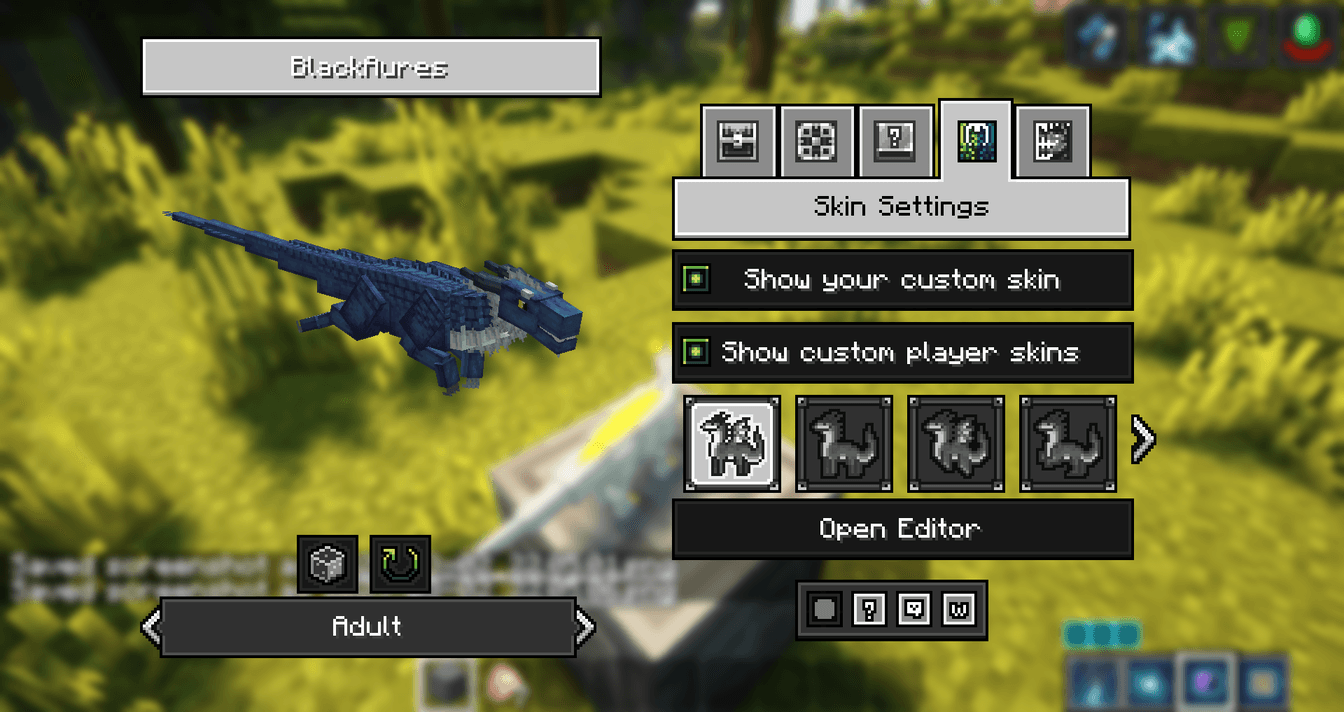This screenshot has width=1344, height=712.
Task: Click the W icon button
Action: [959, 610]
